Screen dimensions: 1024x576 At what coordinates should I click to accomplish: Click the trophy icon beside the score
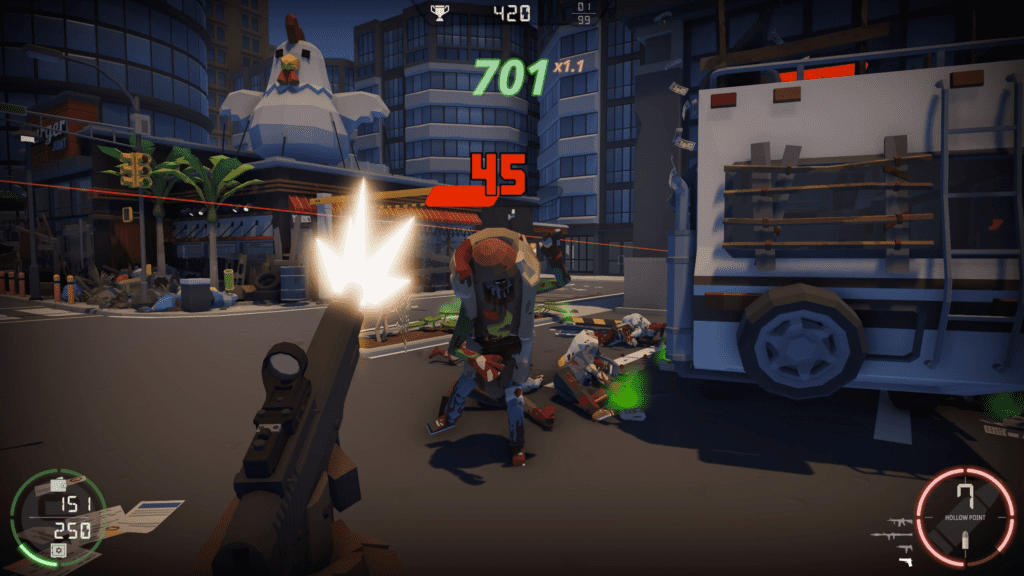pyautogui.click(x=438, y=12)
